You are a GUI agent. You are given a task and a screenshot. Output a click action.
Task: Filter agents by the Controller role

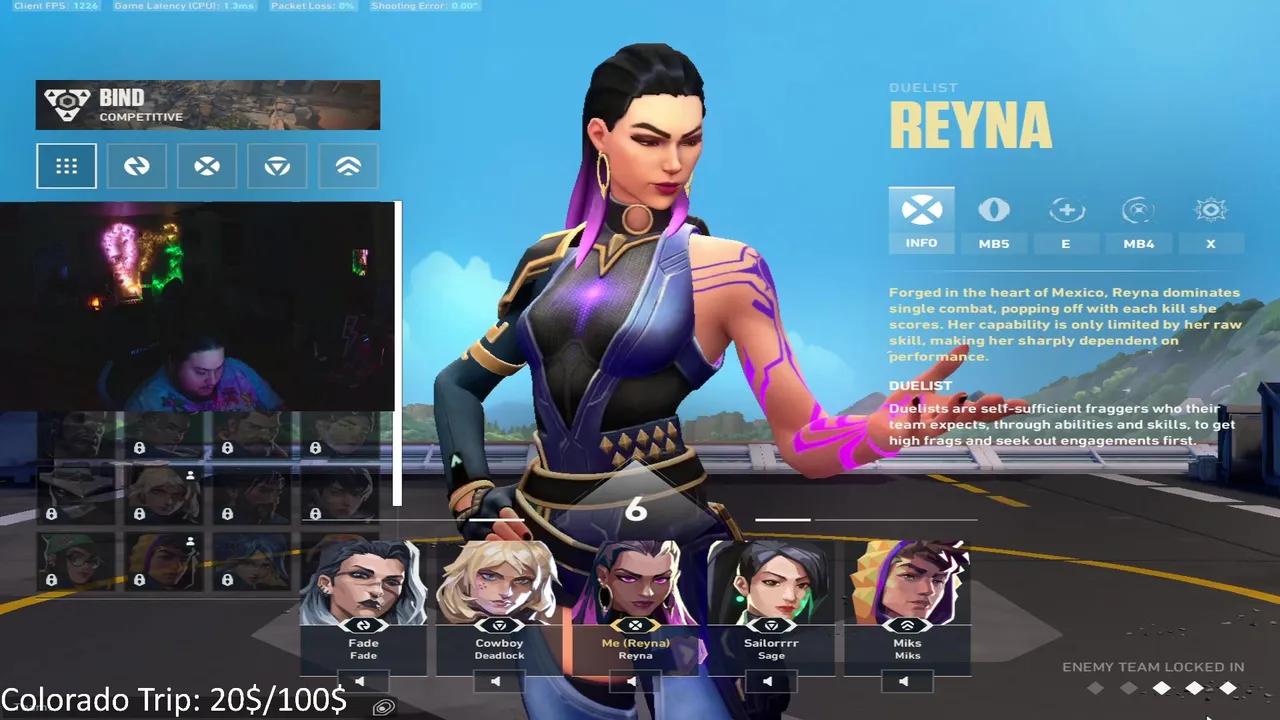277,166
